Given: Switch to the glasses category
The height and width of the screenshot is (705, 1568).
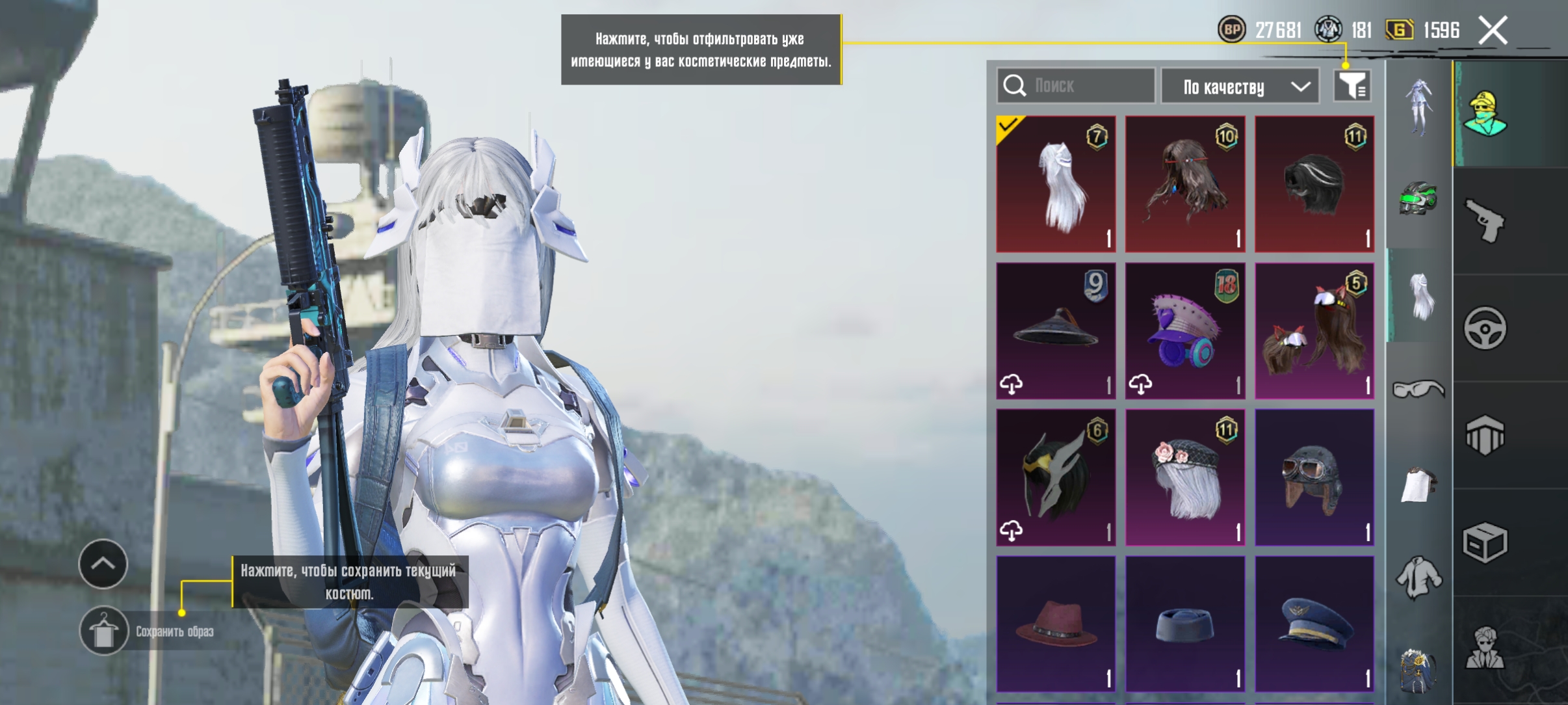Looking at the screenshot, I should 1418,390.
